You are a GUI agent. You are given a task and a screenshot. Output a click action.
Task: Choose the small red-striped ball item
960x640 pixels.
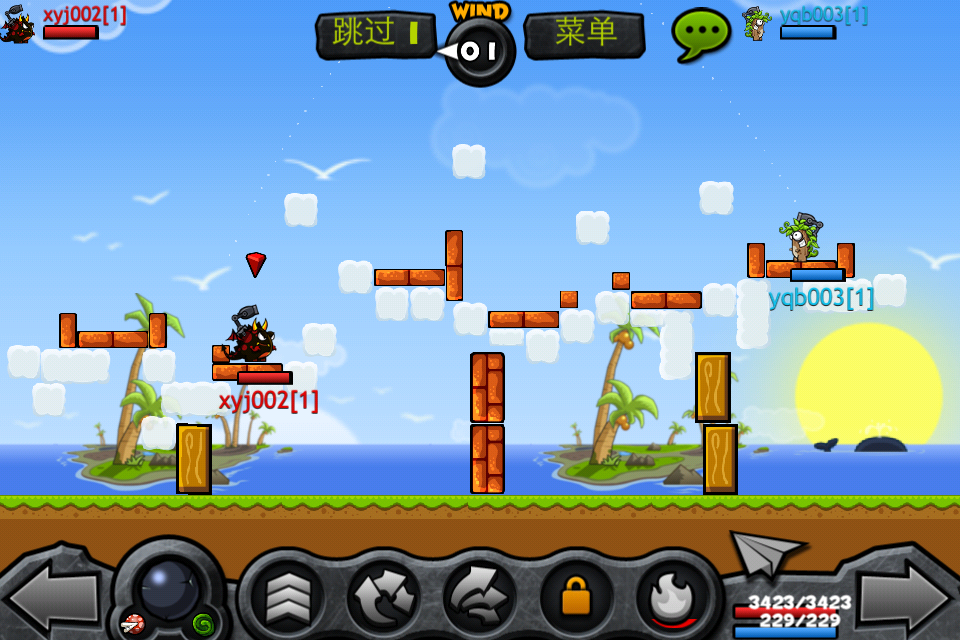click(132, 625)
